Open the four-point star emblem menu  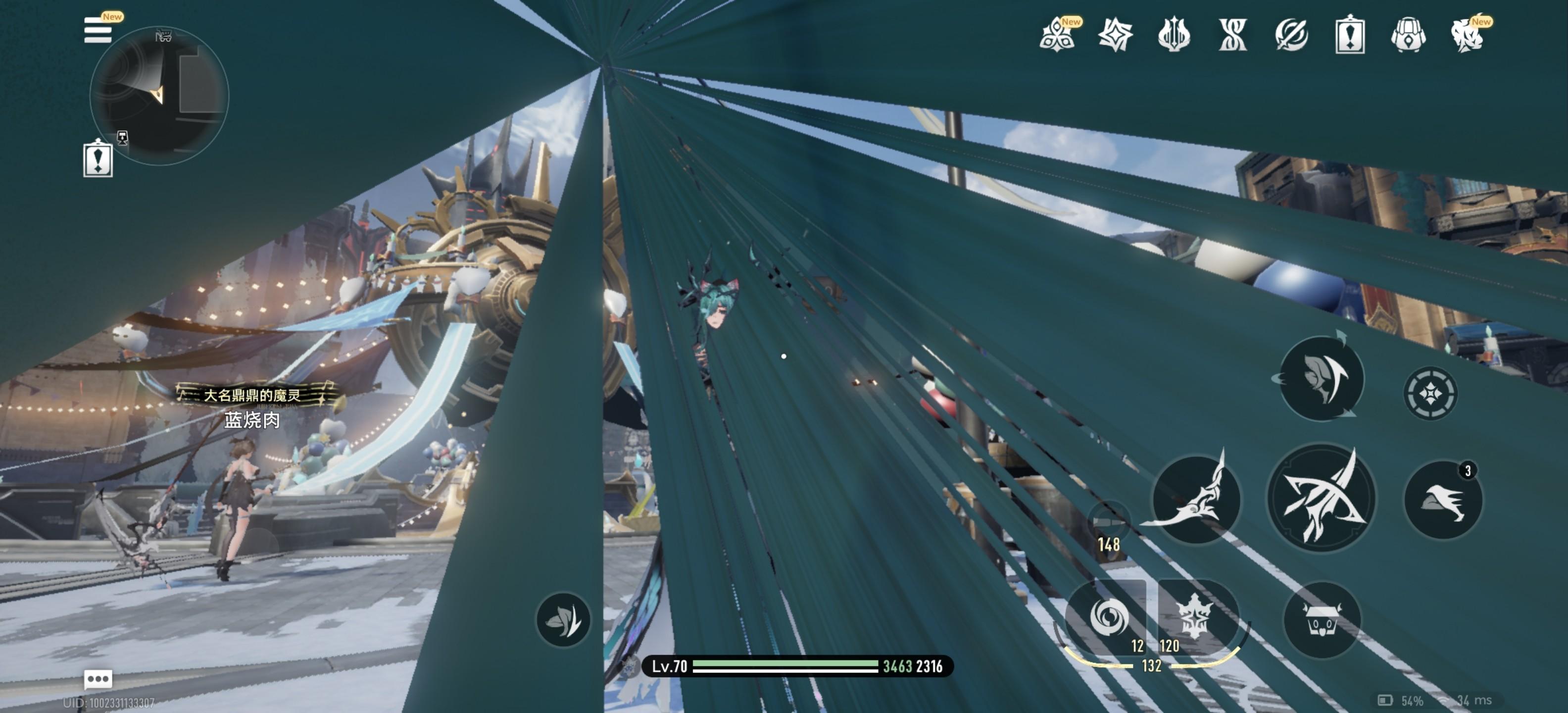tap(1115, 35)
